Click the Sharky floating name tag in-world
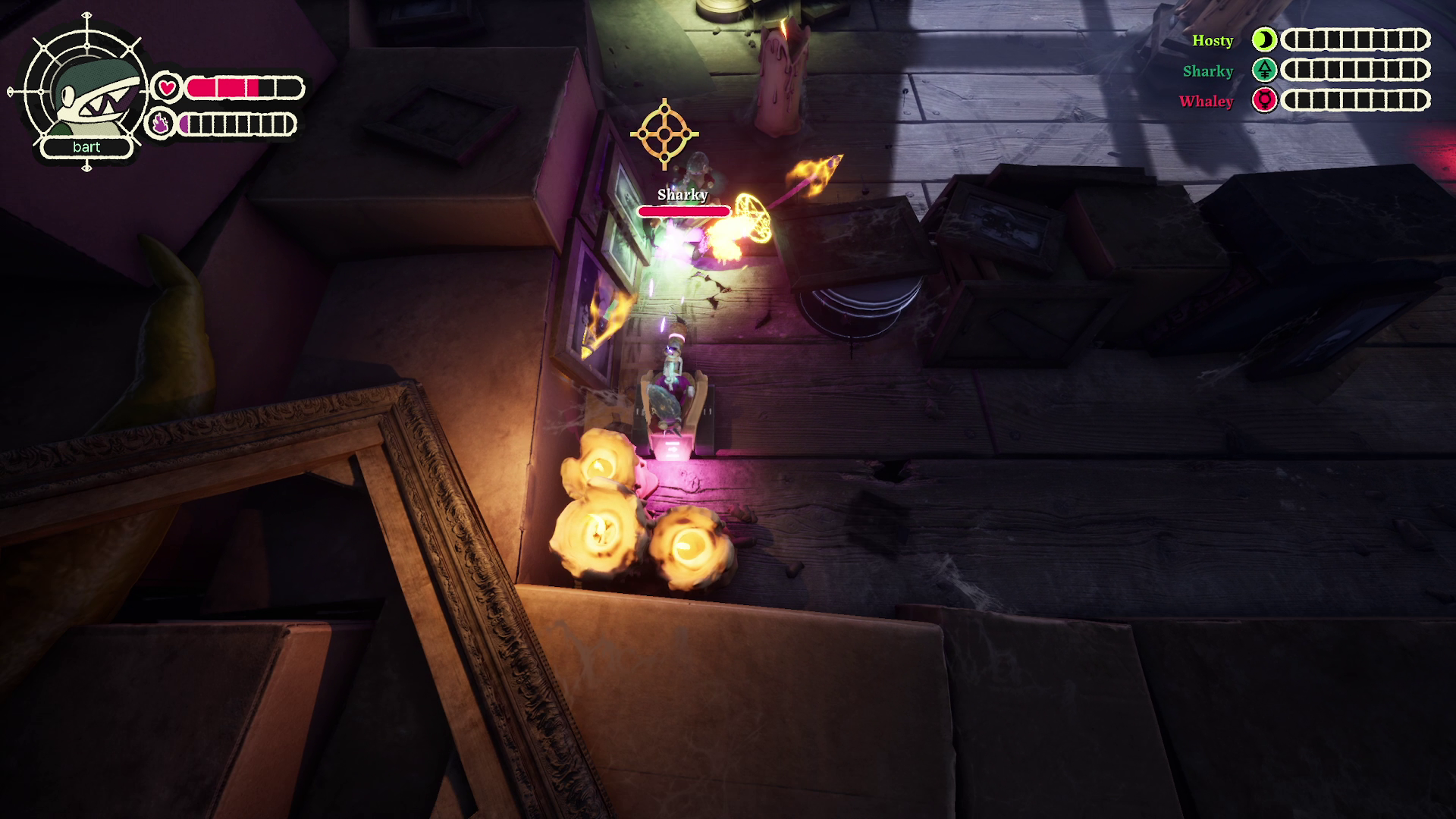1456x819 pixels. tap(684, 195)
